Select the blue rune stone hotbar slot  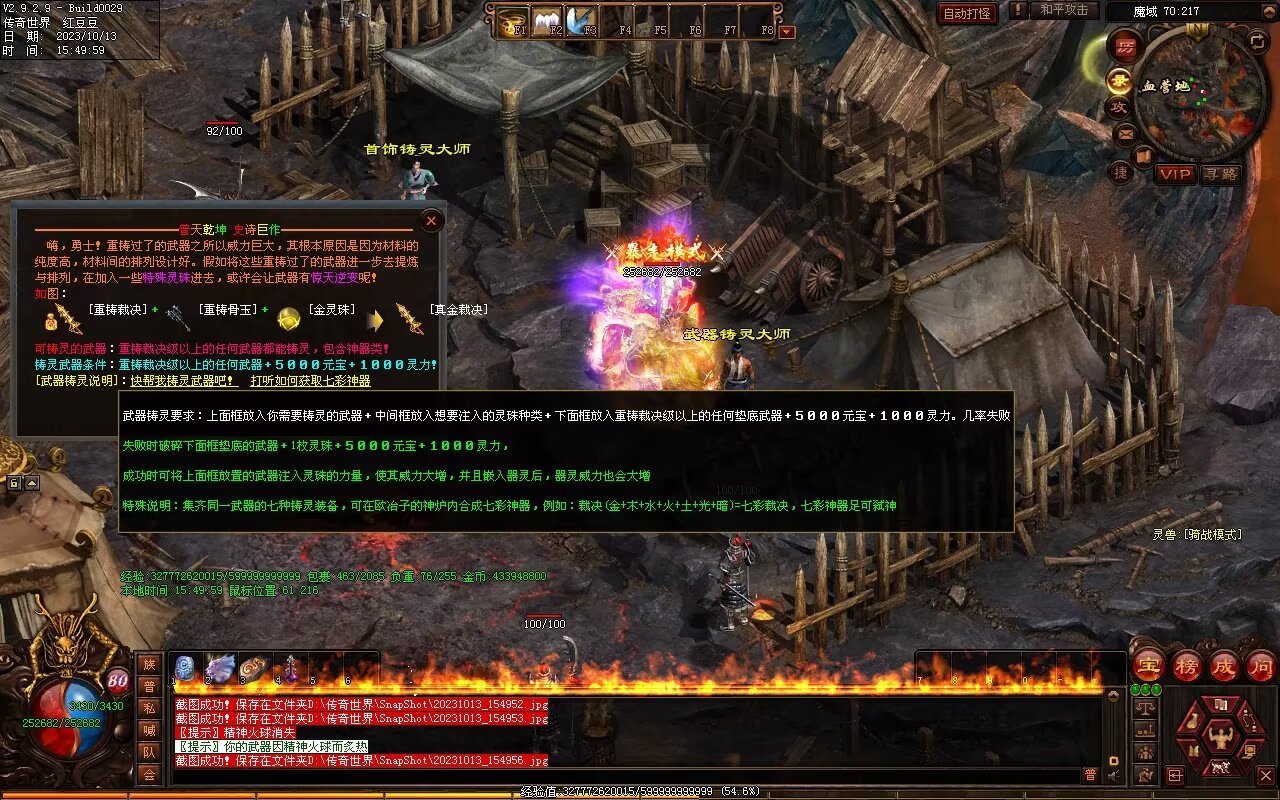185,668
